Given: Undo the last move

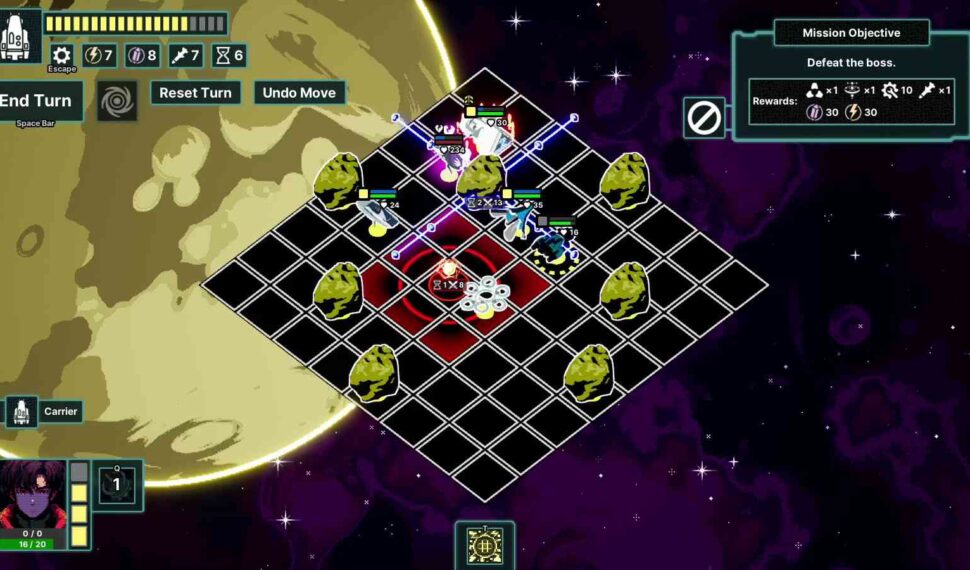Looking at the screenshot, I should point(299,93).
